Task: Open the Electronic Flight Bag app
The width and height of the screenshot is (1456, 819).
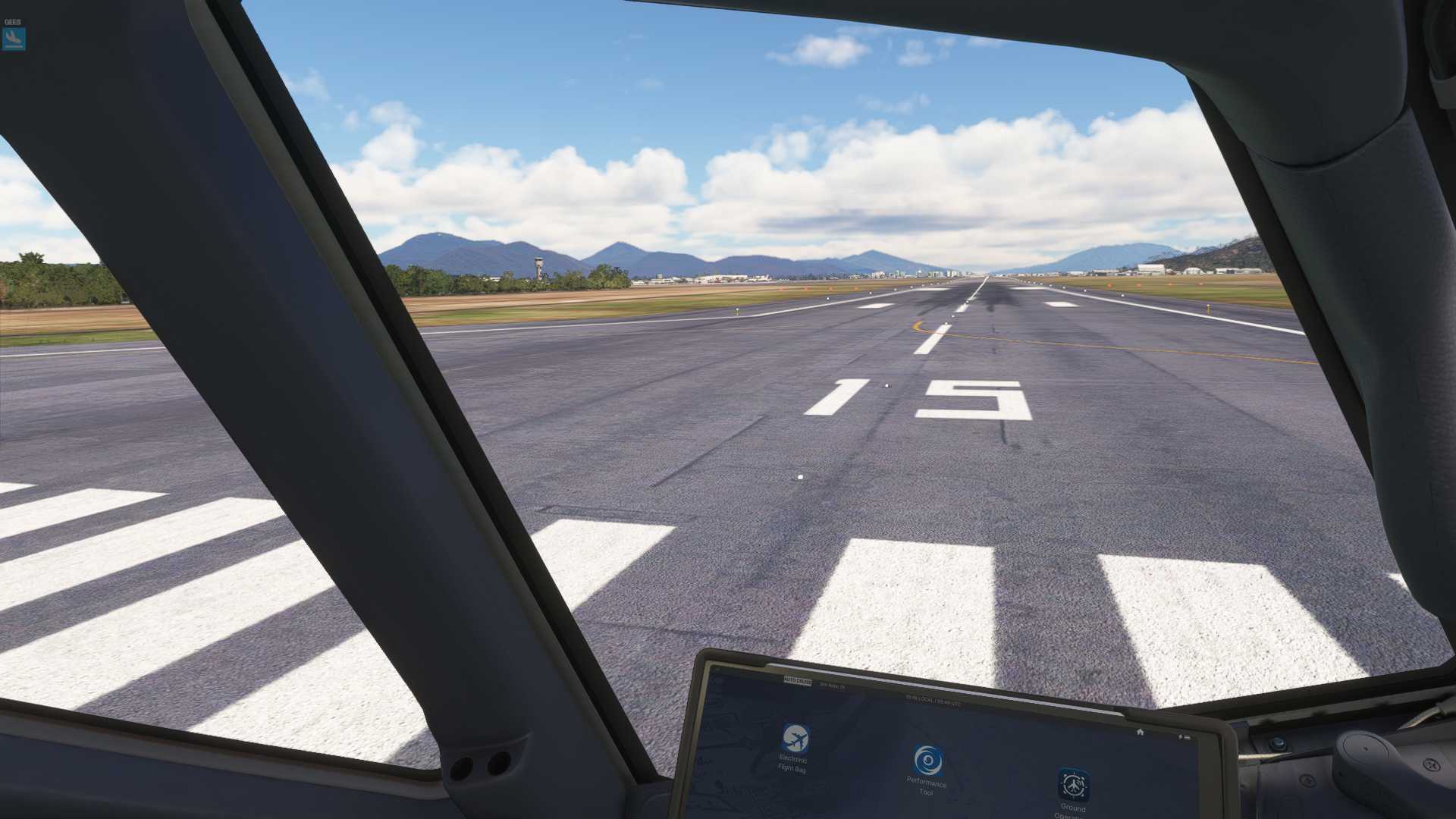Action: point(795,739)
